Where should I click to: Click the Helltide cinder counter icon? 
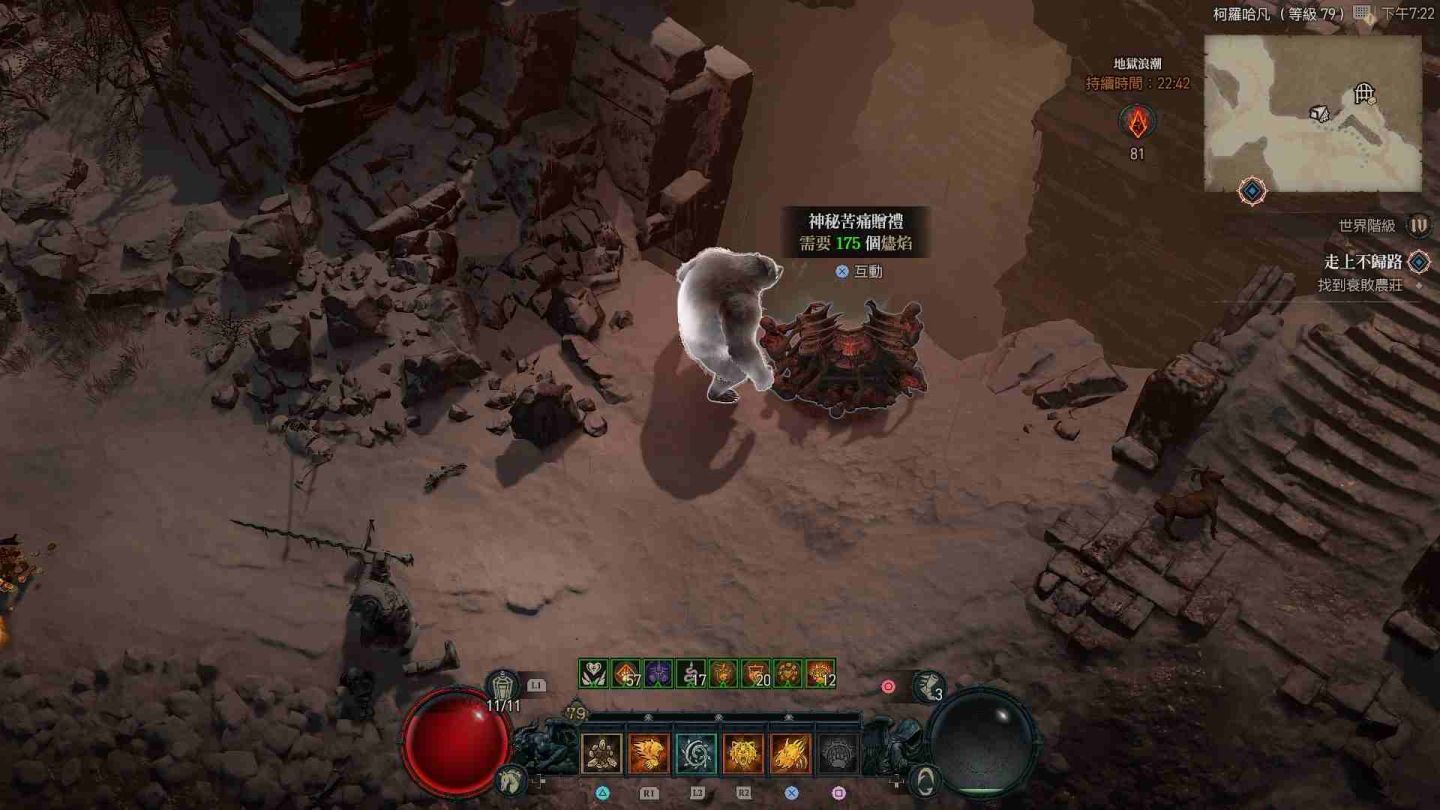pyautogui.click(x=1137, y=122)
